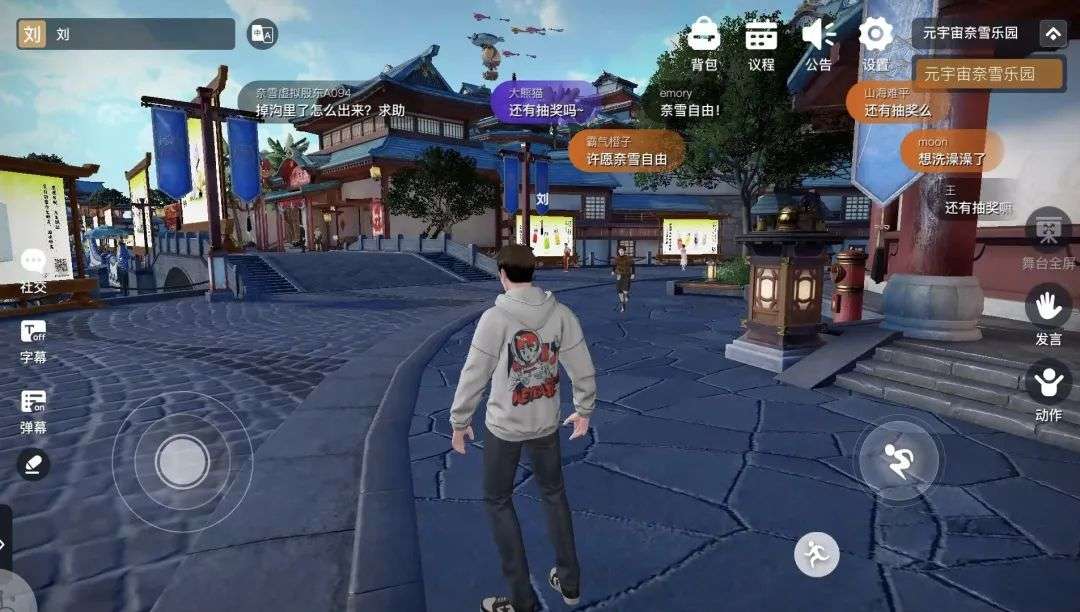The height and width of the screenshot is (612, 1080).
Task: Tap the virtual joystick center knob
Action: pos(182,461)
